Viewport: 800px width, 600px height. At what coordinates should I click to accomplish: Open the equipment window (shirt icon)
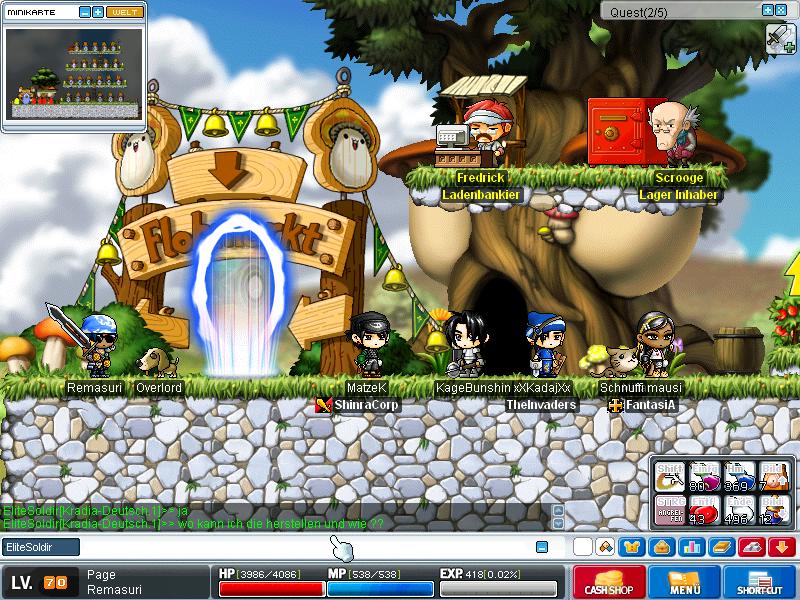631,547
